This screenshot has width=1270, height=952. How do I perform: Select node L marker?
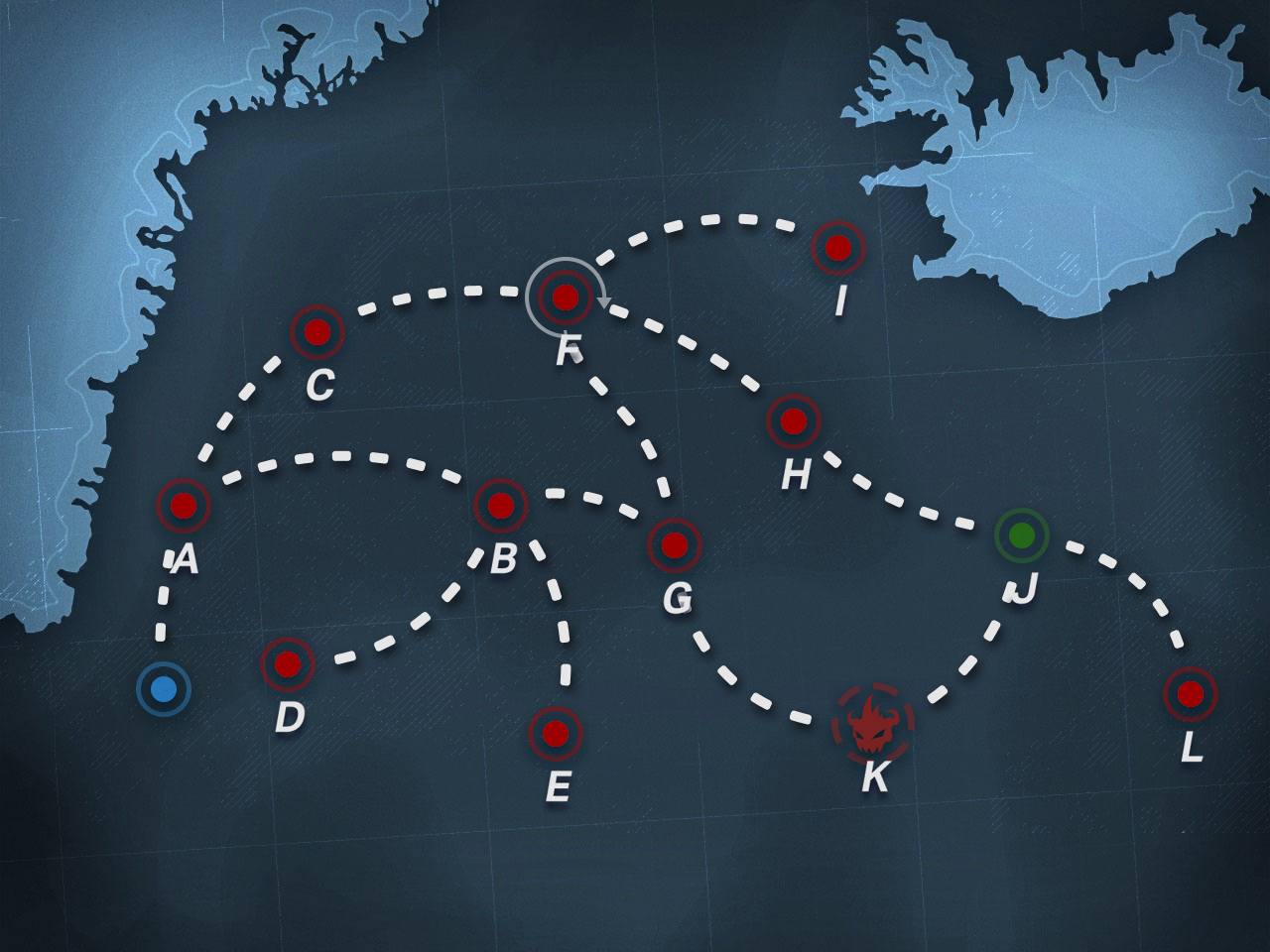point(1191,694)
